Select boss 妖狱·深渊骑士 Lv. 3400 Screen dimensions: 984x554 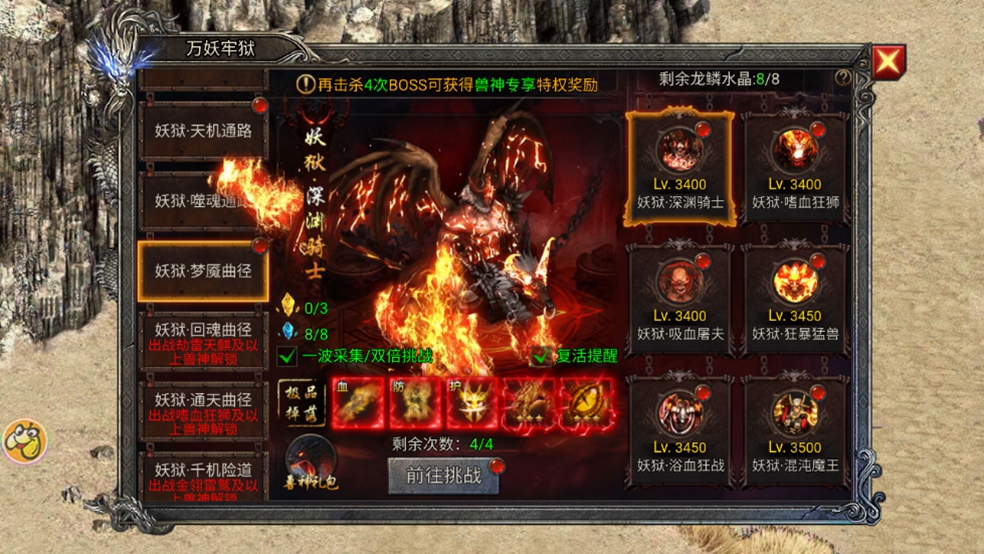[680, 165]
